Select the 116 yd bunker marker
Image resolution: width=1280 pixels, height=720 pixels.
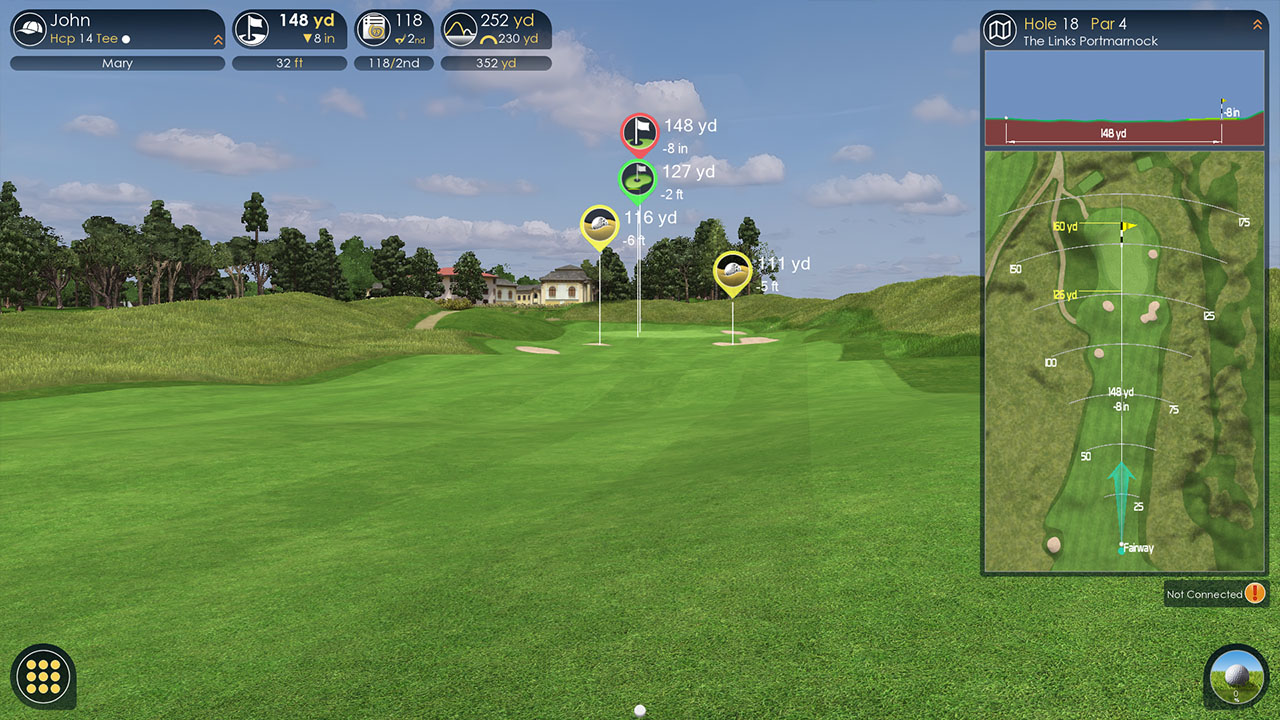coord(599,225)
